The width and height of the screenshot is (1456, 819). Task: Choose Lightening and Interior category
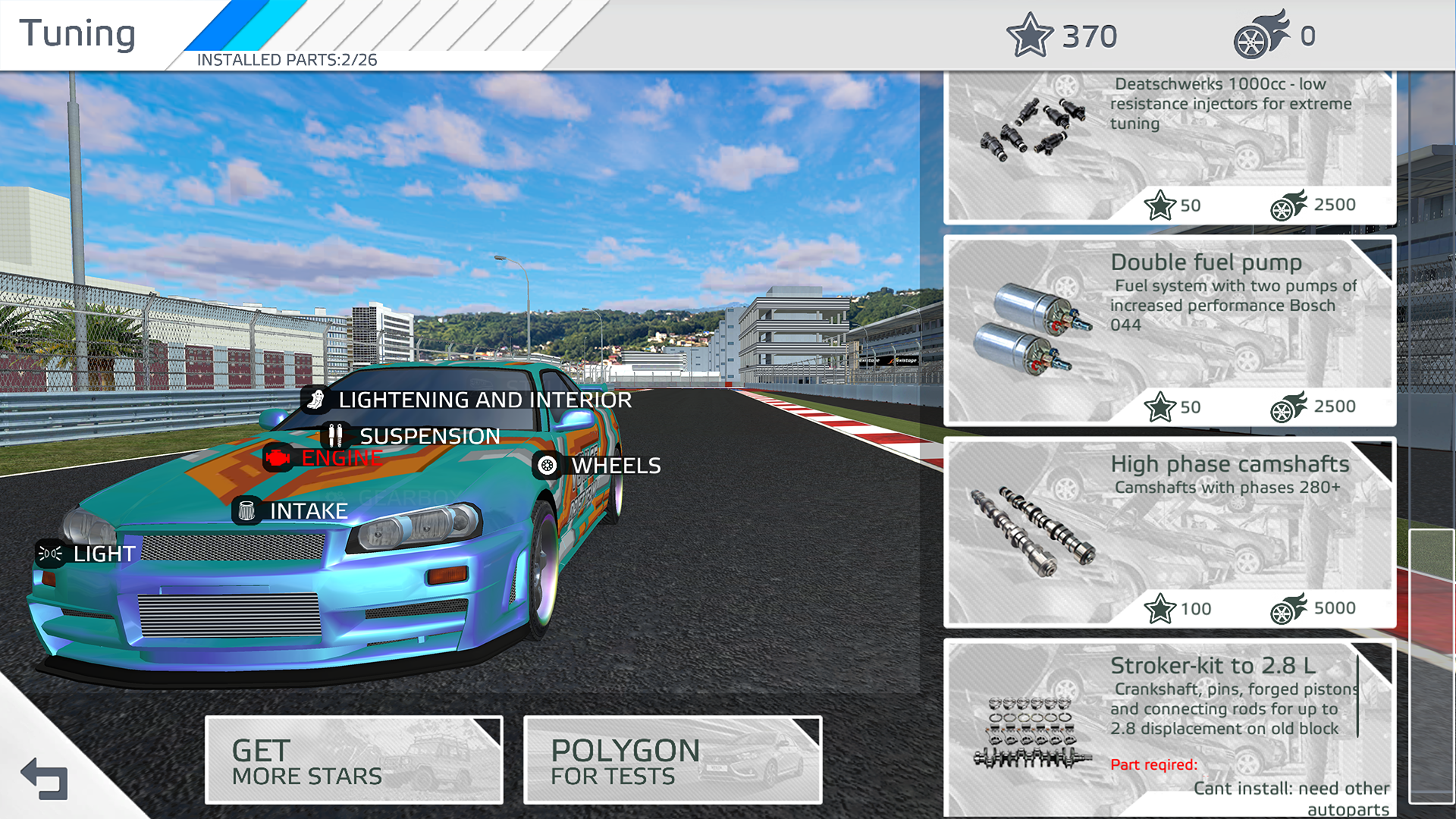point(467,400)
